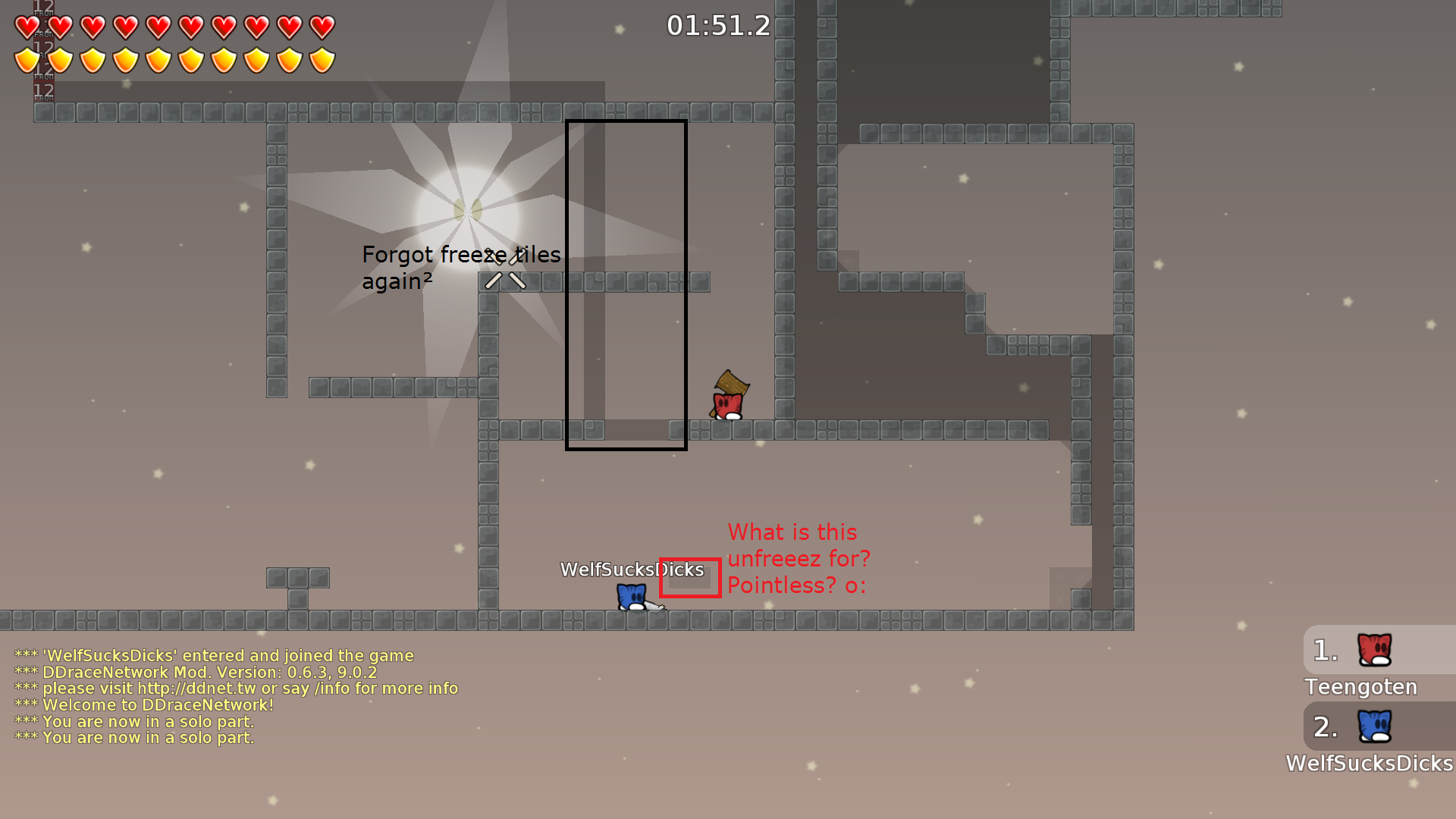
Task: Click the first heart in the health bar
Action: (25, 27)
